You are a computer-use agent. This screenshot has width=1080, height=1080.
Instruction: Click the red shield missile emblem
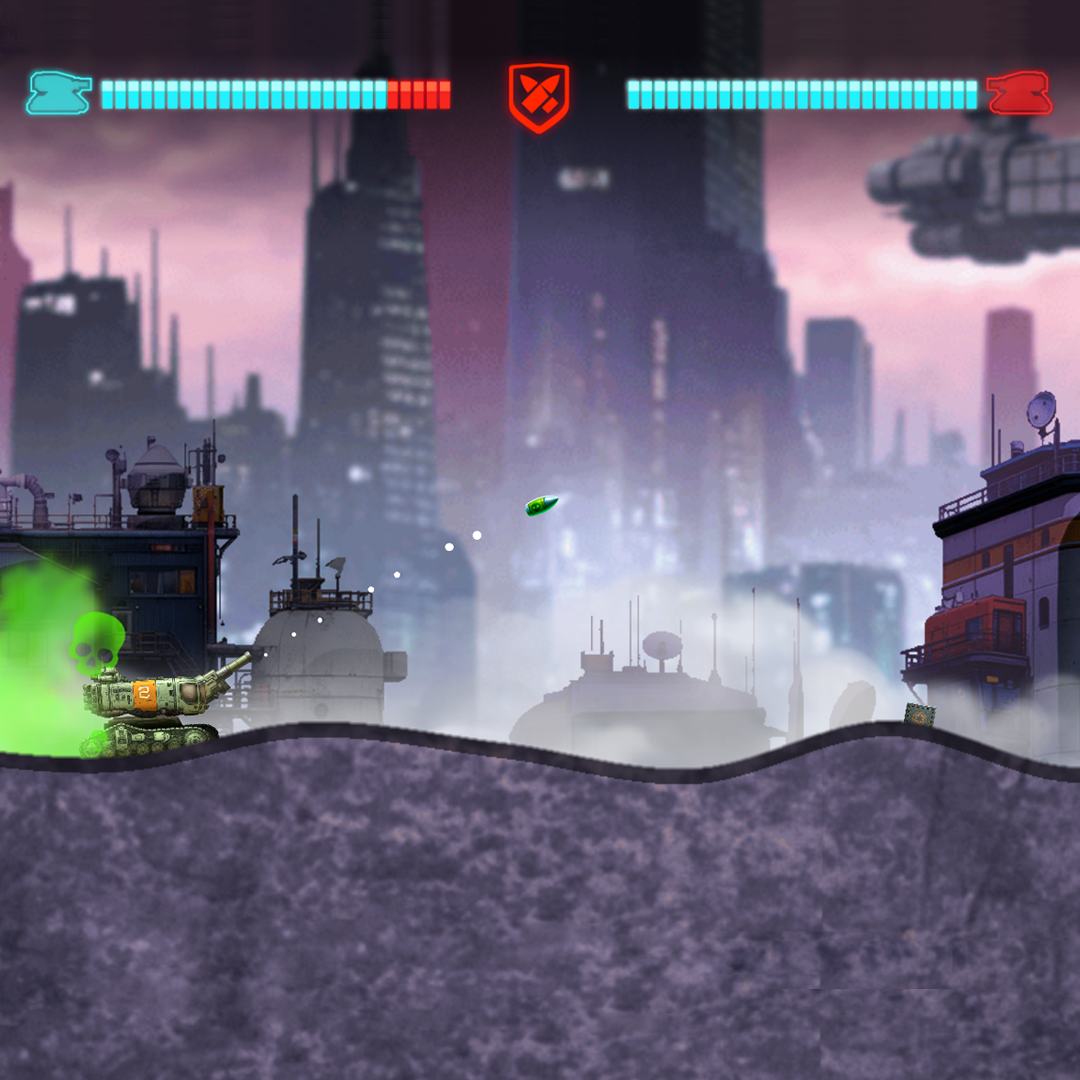click(x=539, y=96)
